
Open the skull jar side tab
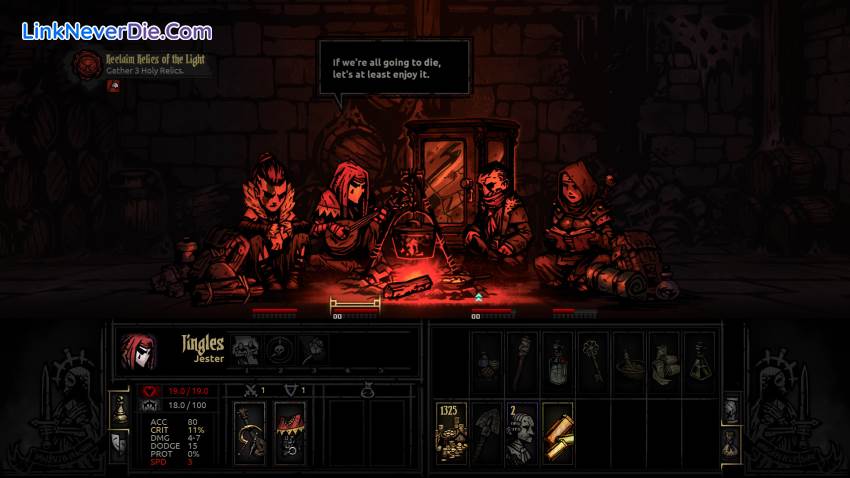[x=731, y=407]
